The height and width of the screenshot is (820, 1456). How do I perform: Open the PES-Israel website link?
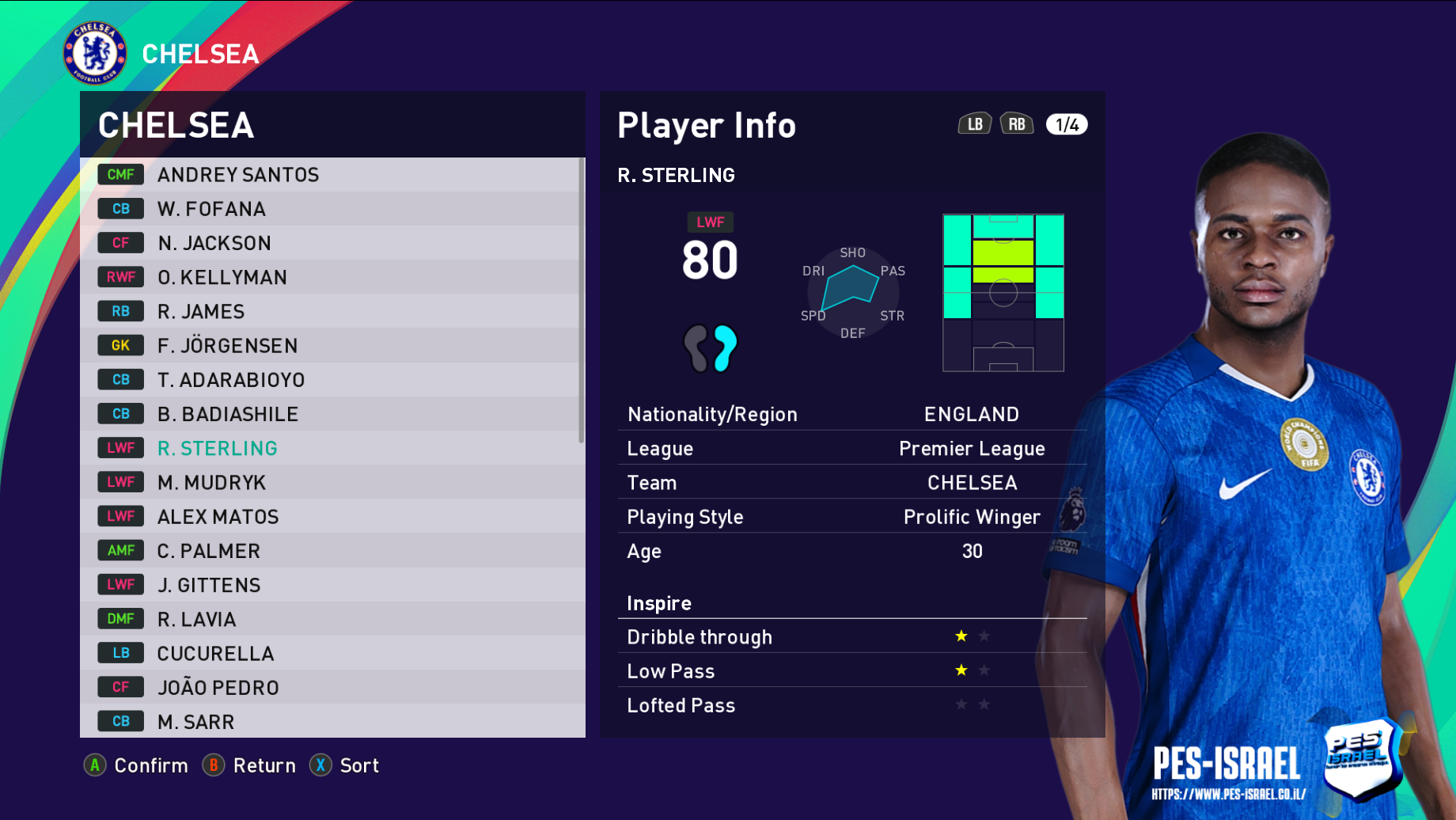(x=1228, y=794)
